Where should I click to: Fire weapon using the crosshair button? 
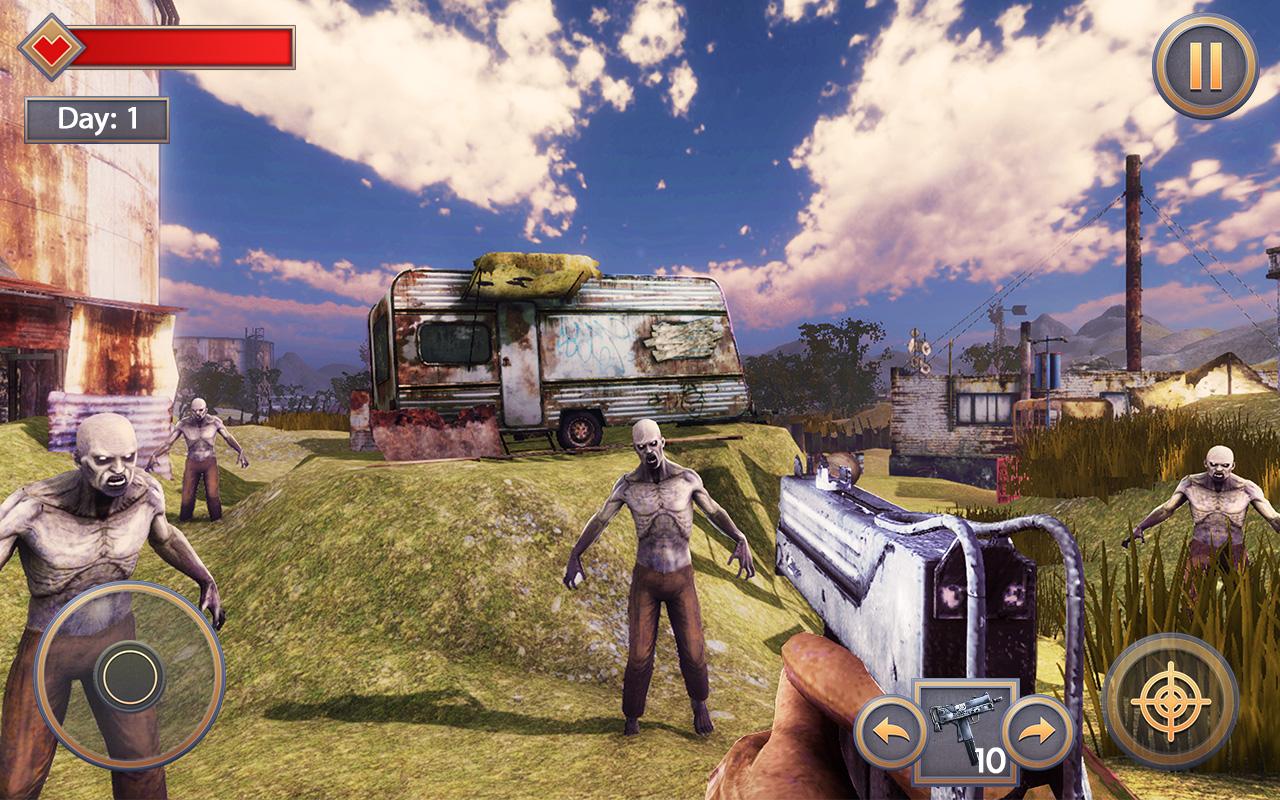click(1170, 701)
